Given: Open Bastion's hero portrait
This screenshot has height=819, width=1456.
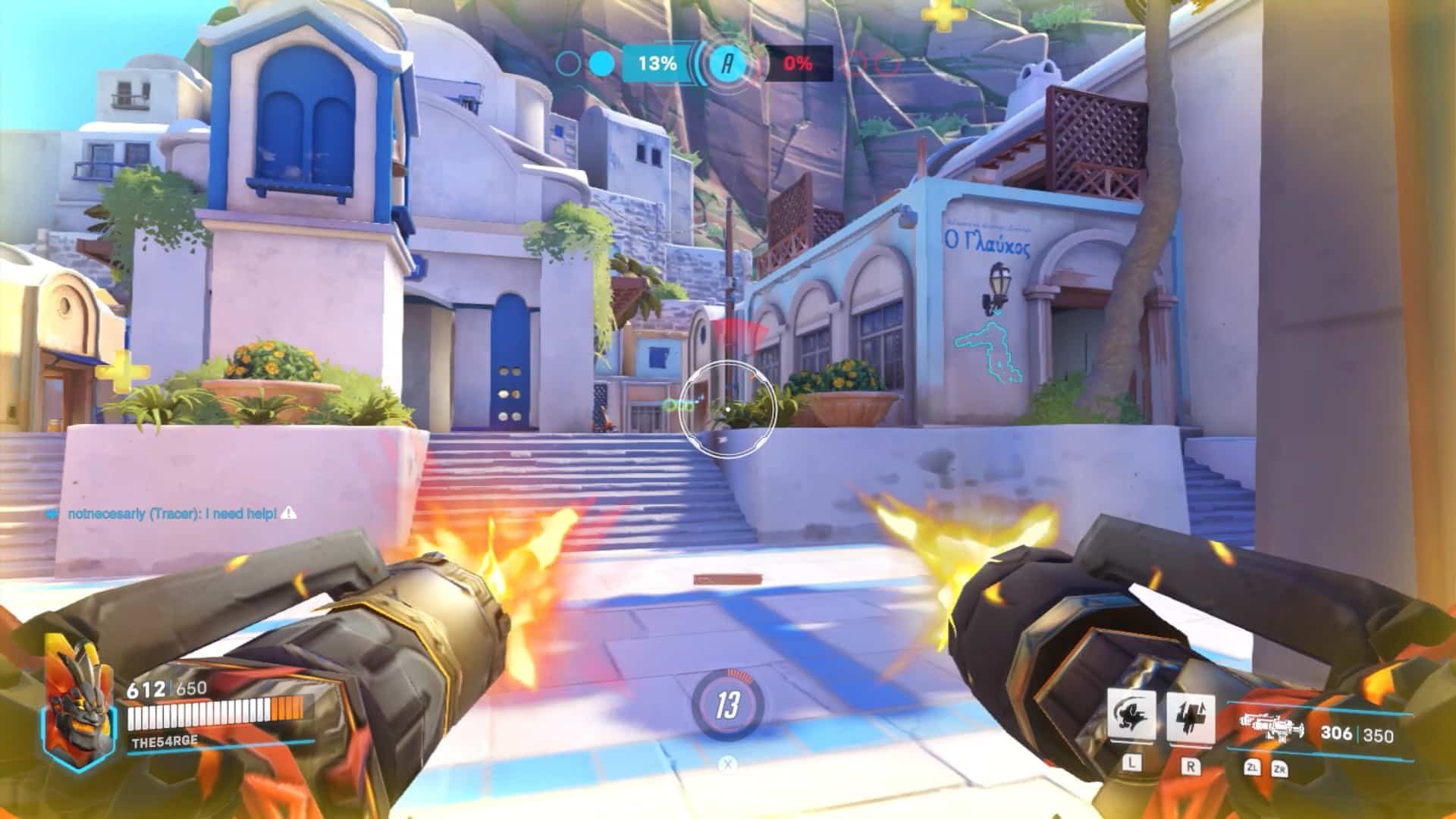Looking at the screenshot, I should tap(80, 701).
